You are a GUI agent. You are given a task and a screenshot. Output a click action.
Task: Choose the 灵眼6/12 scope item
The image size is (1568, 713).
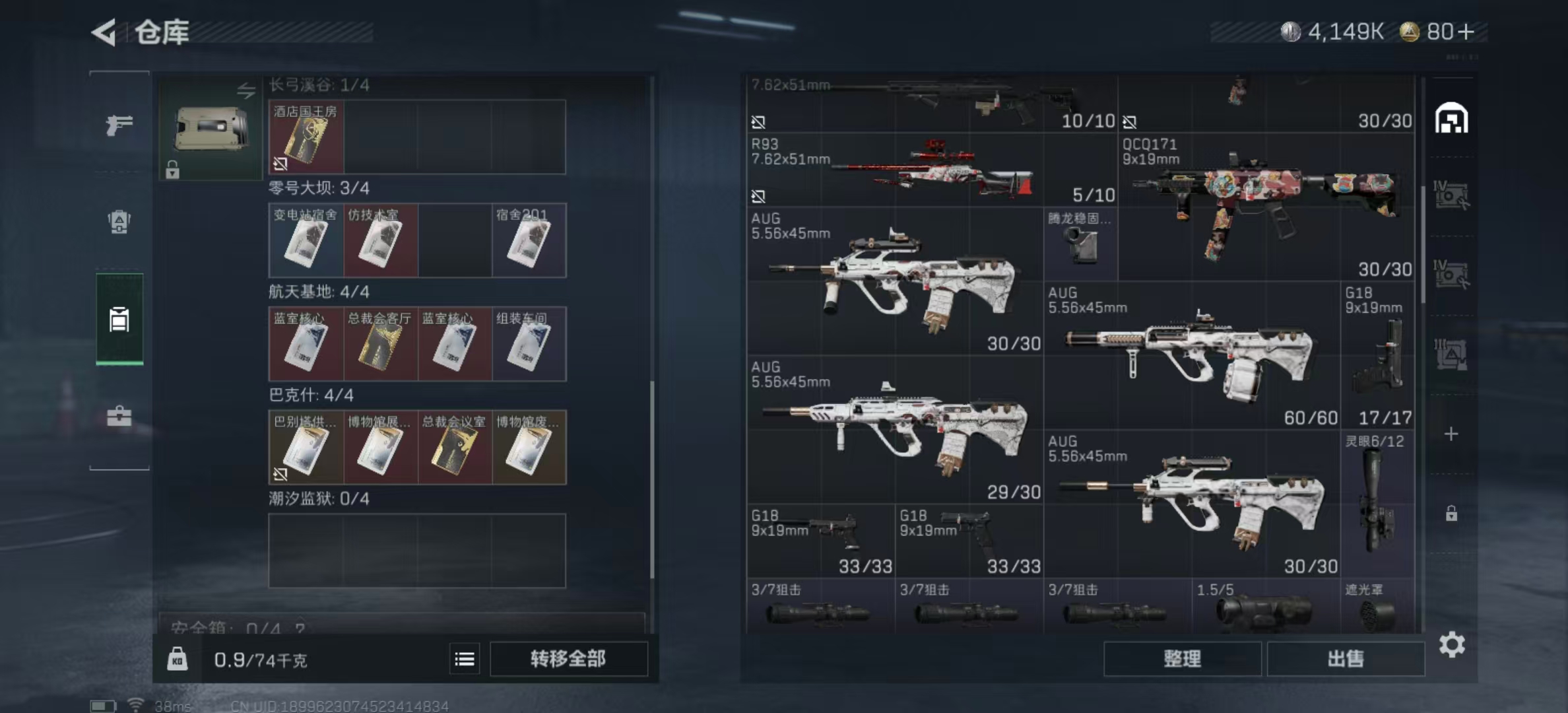click(x=1377, y=503)
